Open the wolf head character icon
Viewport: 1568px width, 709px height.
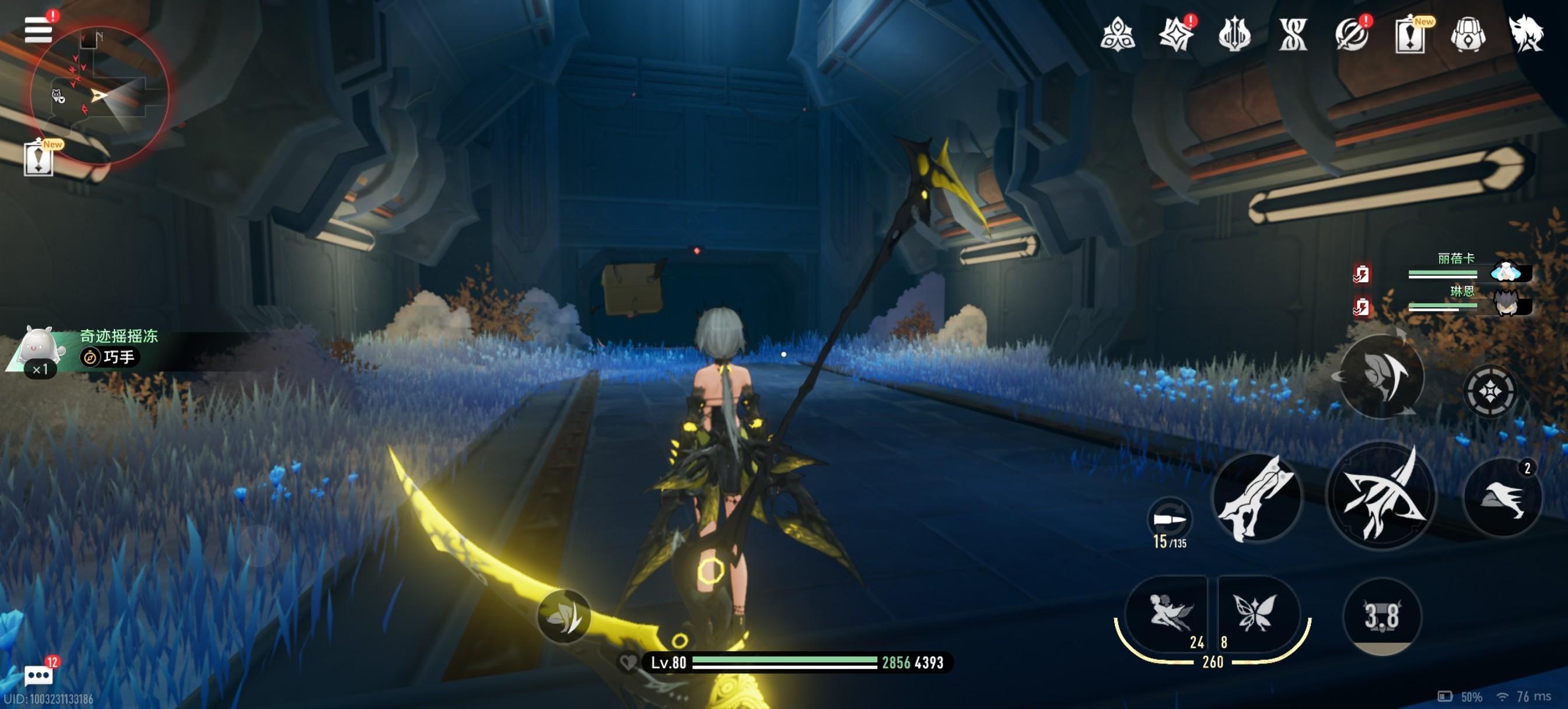(1526, 33)
